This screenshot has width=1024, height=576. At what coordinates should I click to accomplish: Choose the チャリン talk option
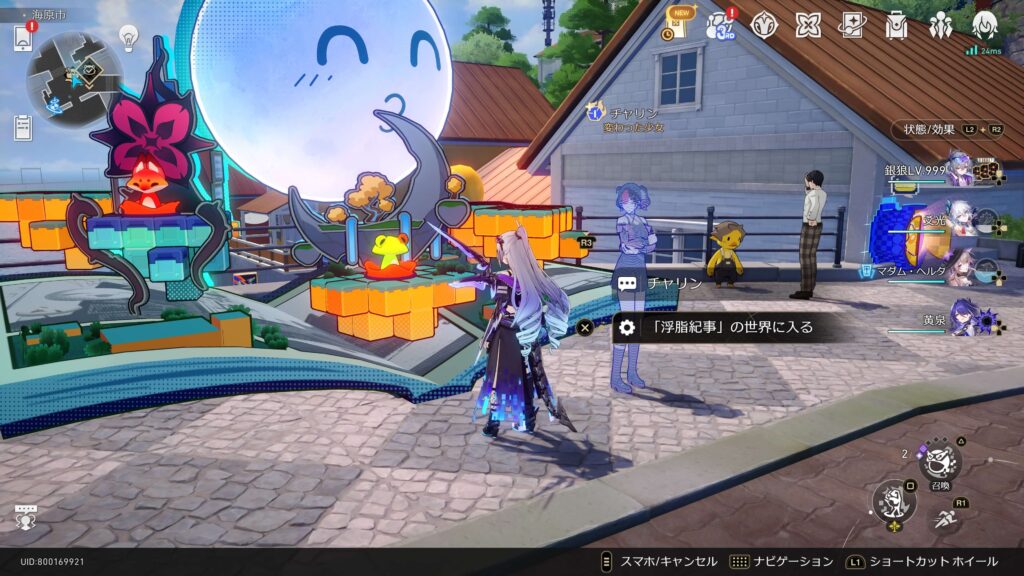coord(661,283)
